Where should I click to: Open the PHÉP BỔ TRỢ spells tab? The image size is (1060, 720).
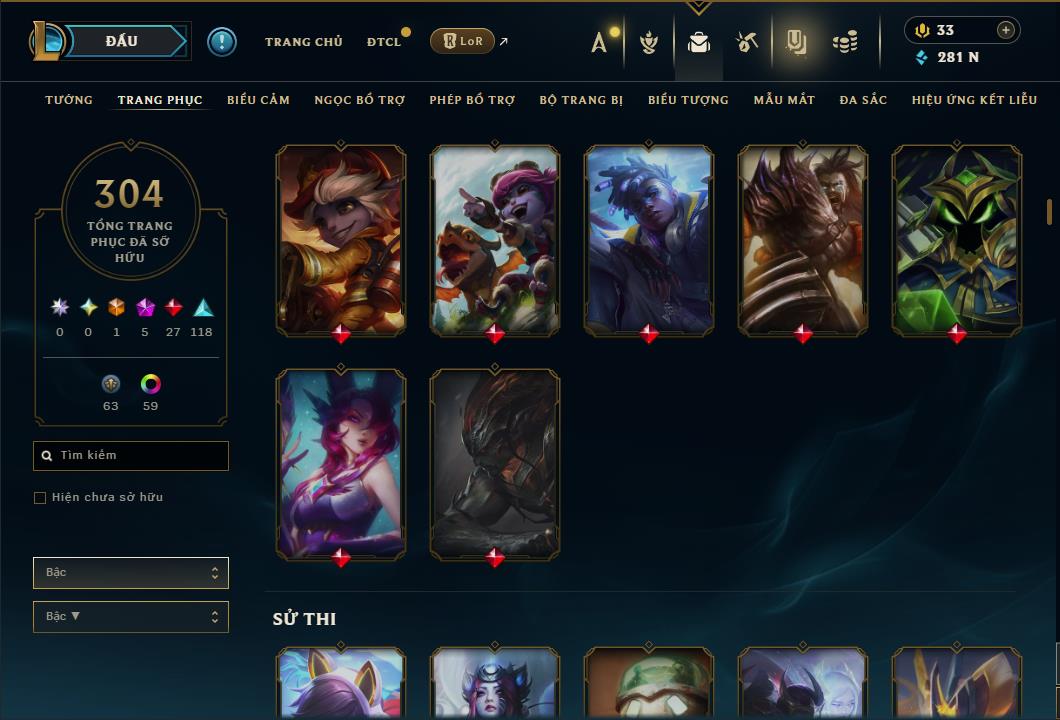tap(472, 100)
